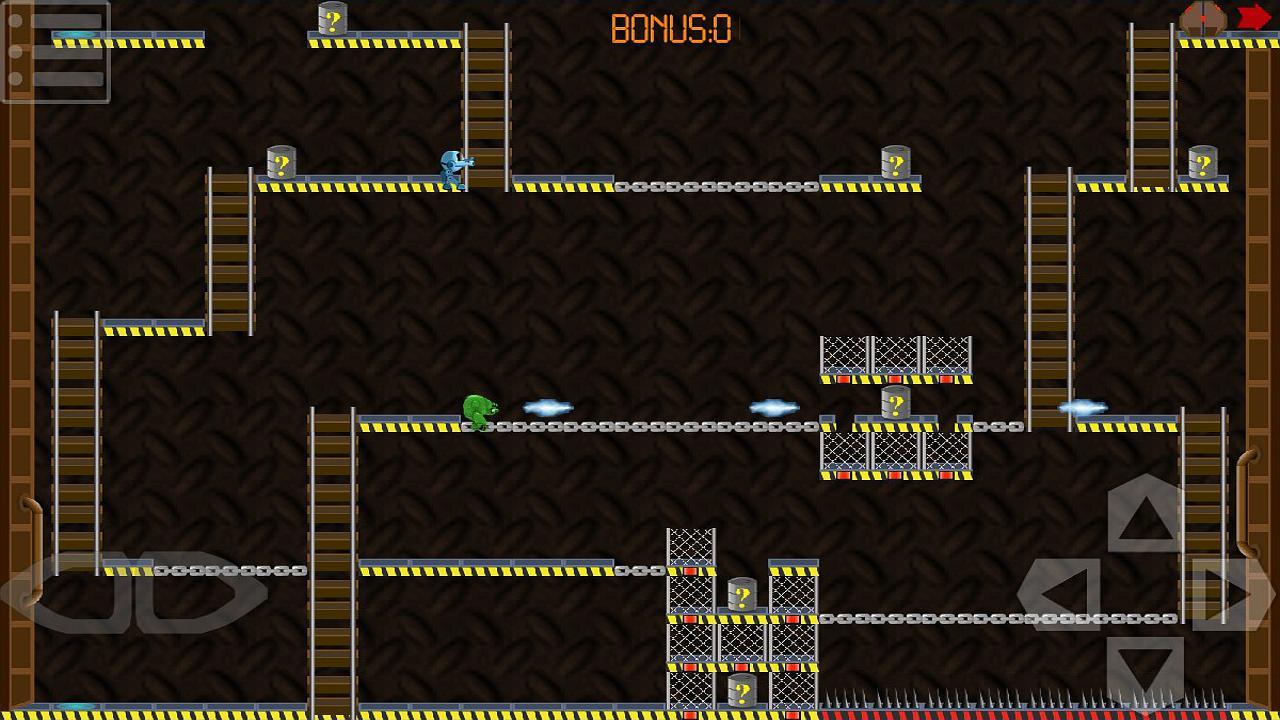The image size is (1280, 720).
Task: Click the question-mark barrel beside the soldier
Action: point(281,165)
